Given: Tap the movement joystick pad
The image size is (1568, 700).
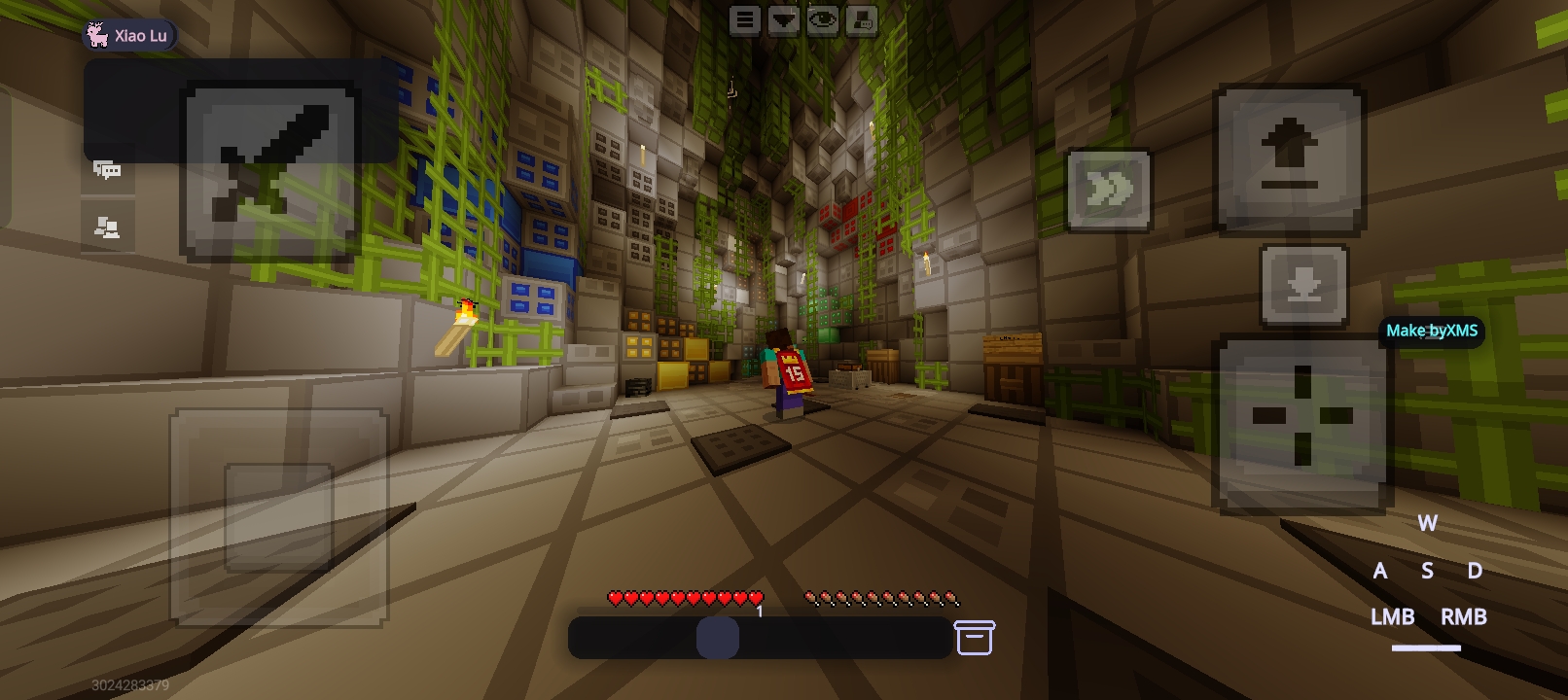Looking at the screenshot, I should pyautogui.click(x=279, y=517).
